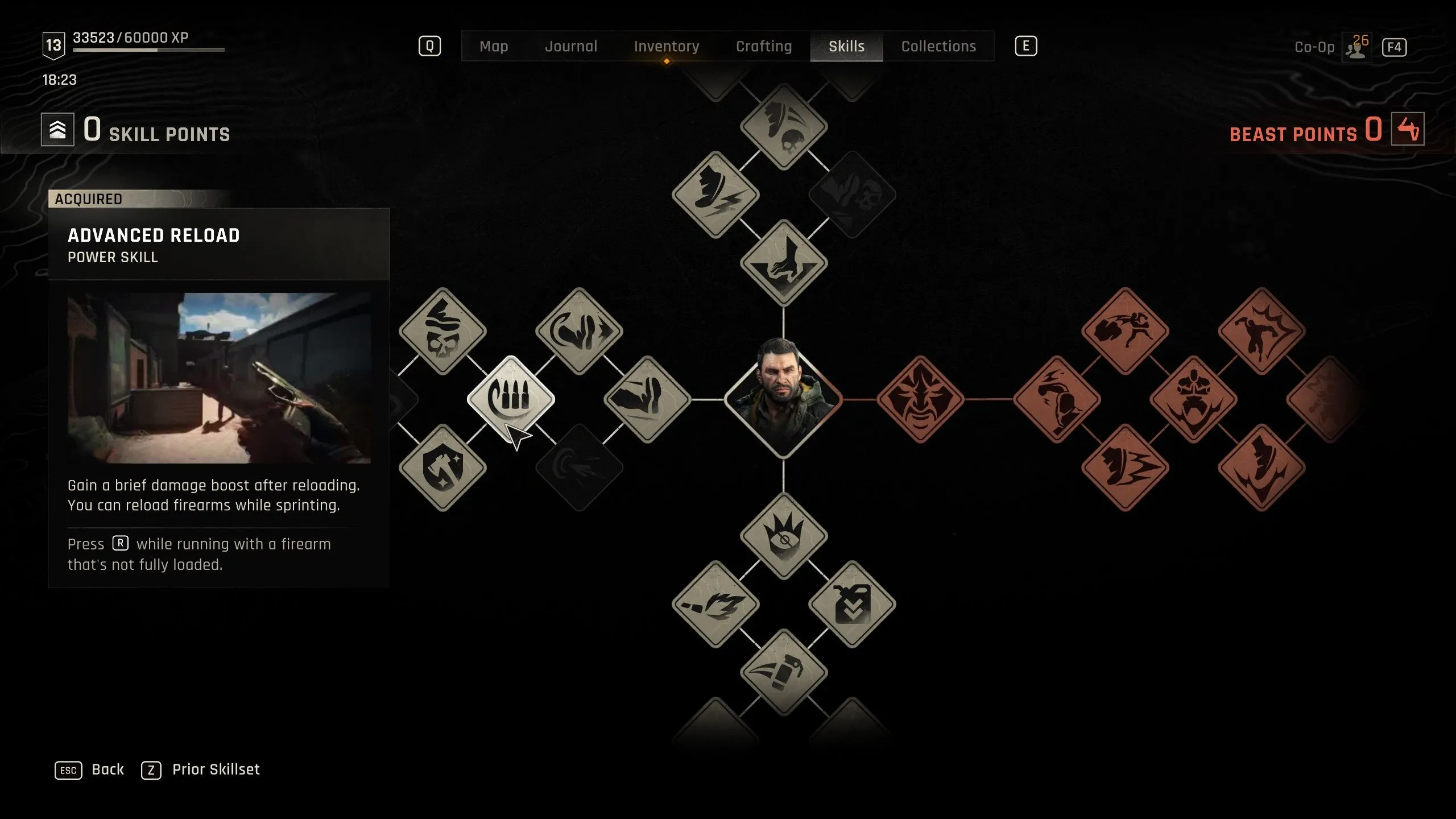The image size is (1456, 819).
Task: Select the orange beast flying kick node
Action: click(1124, 331)
